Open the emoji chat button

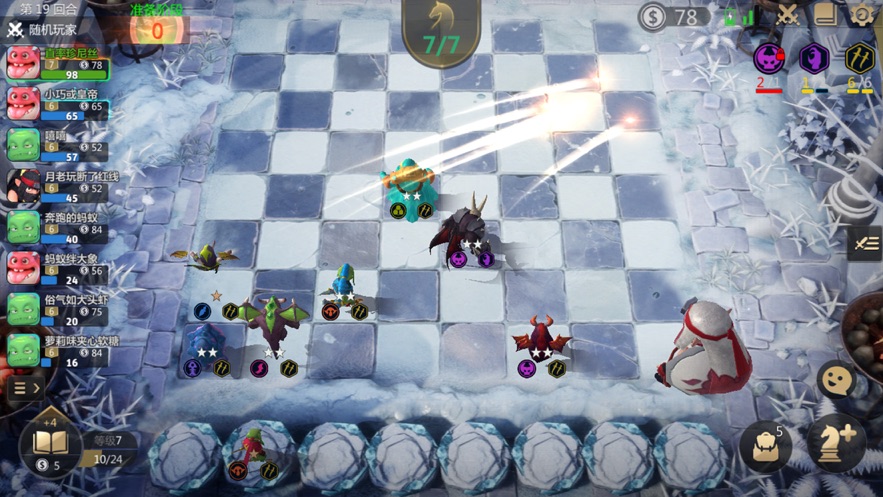pos(836,381)
